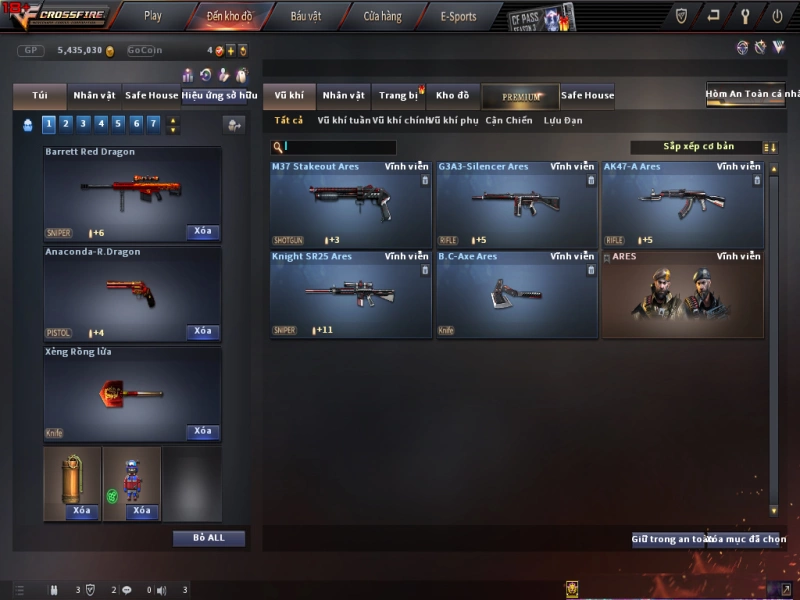Open the Safe House bag tab
Viewport: 800px width, 600px height.
151,96
